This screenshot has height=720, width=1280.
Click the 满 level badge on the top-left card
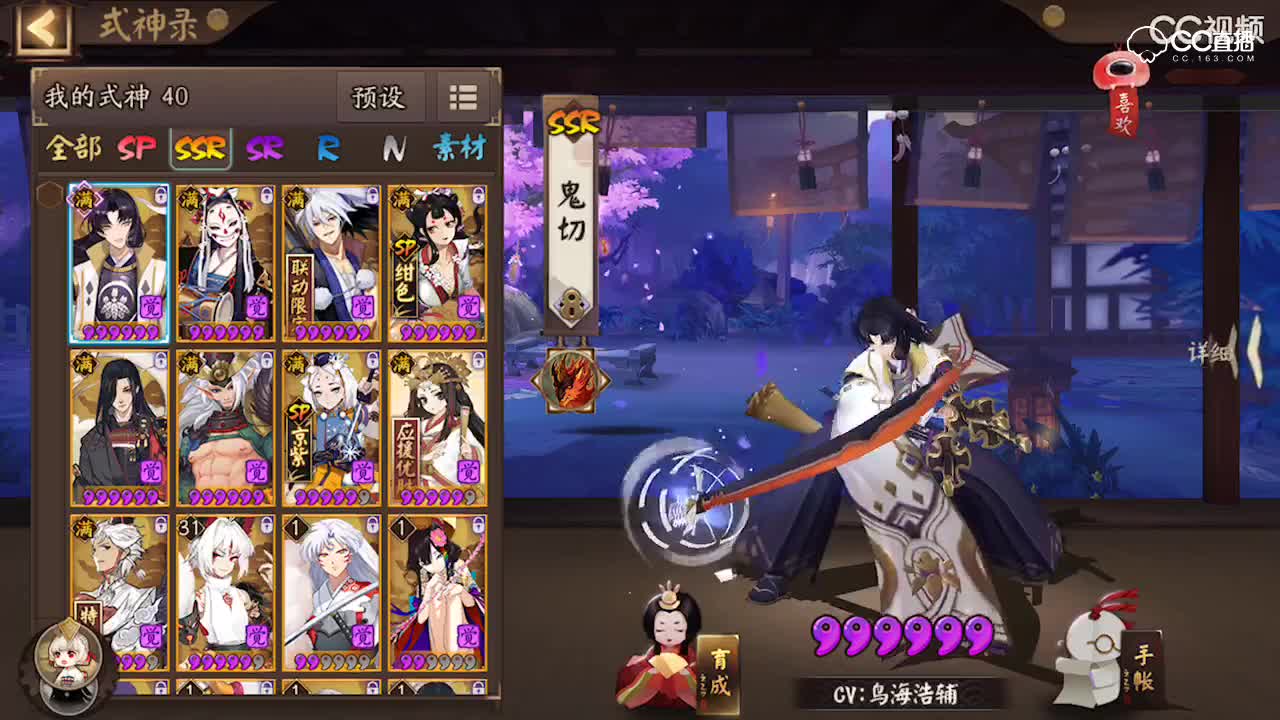[x=86, y=199]
